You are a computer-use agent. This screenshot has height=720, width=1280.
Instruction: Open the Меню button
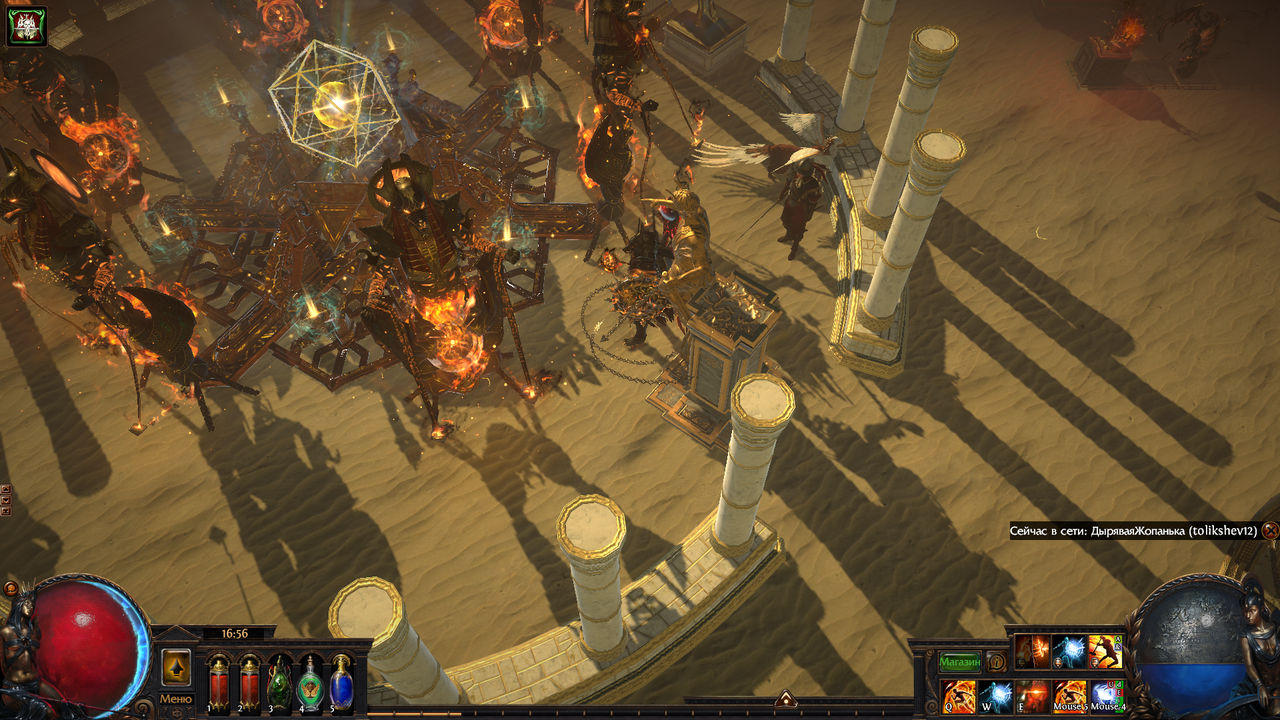point(176,699)
